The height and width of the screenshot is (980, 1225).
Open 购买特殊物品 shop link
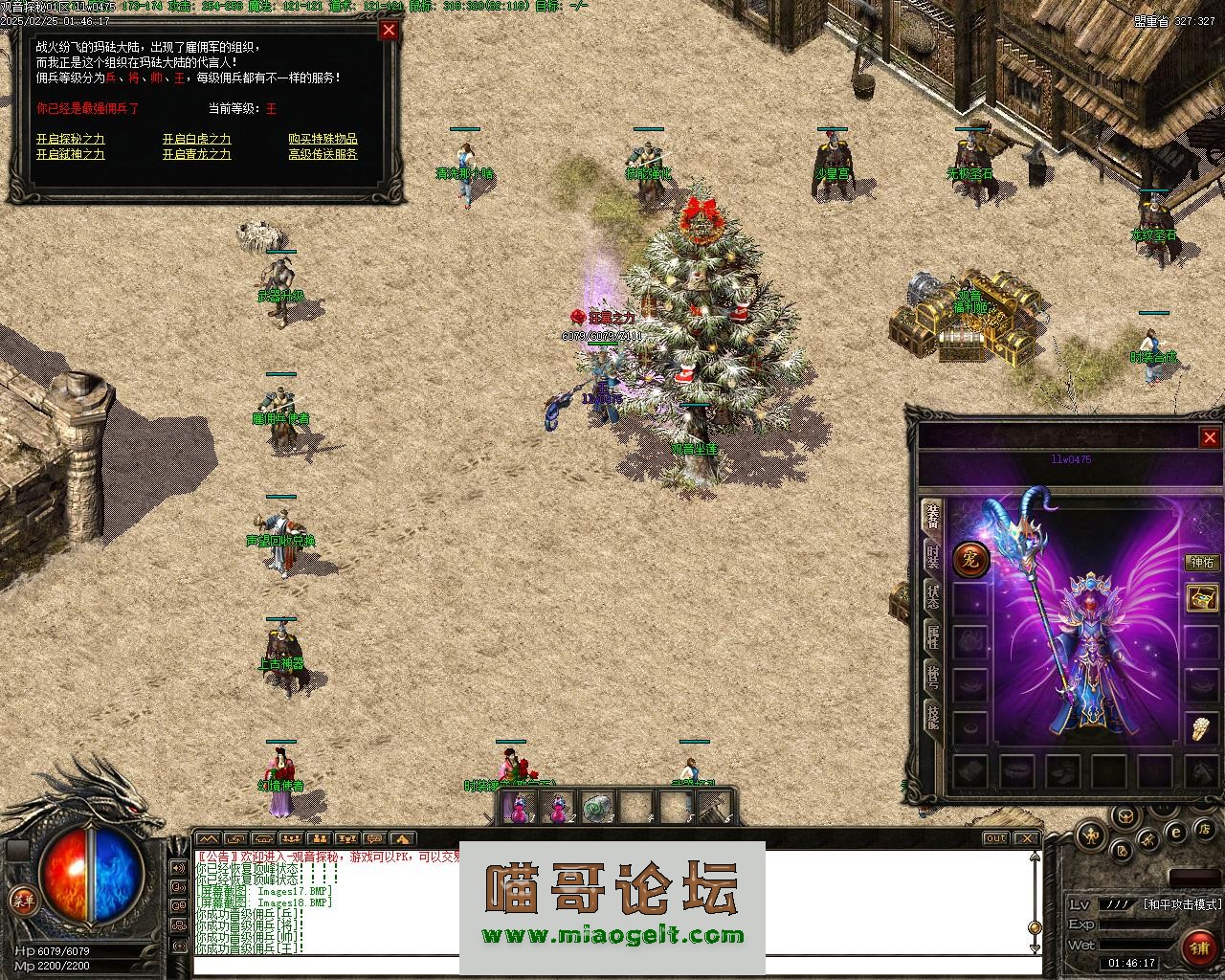pos(323,139)
